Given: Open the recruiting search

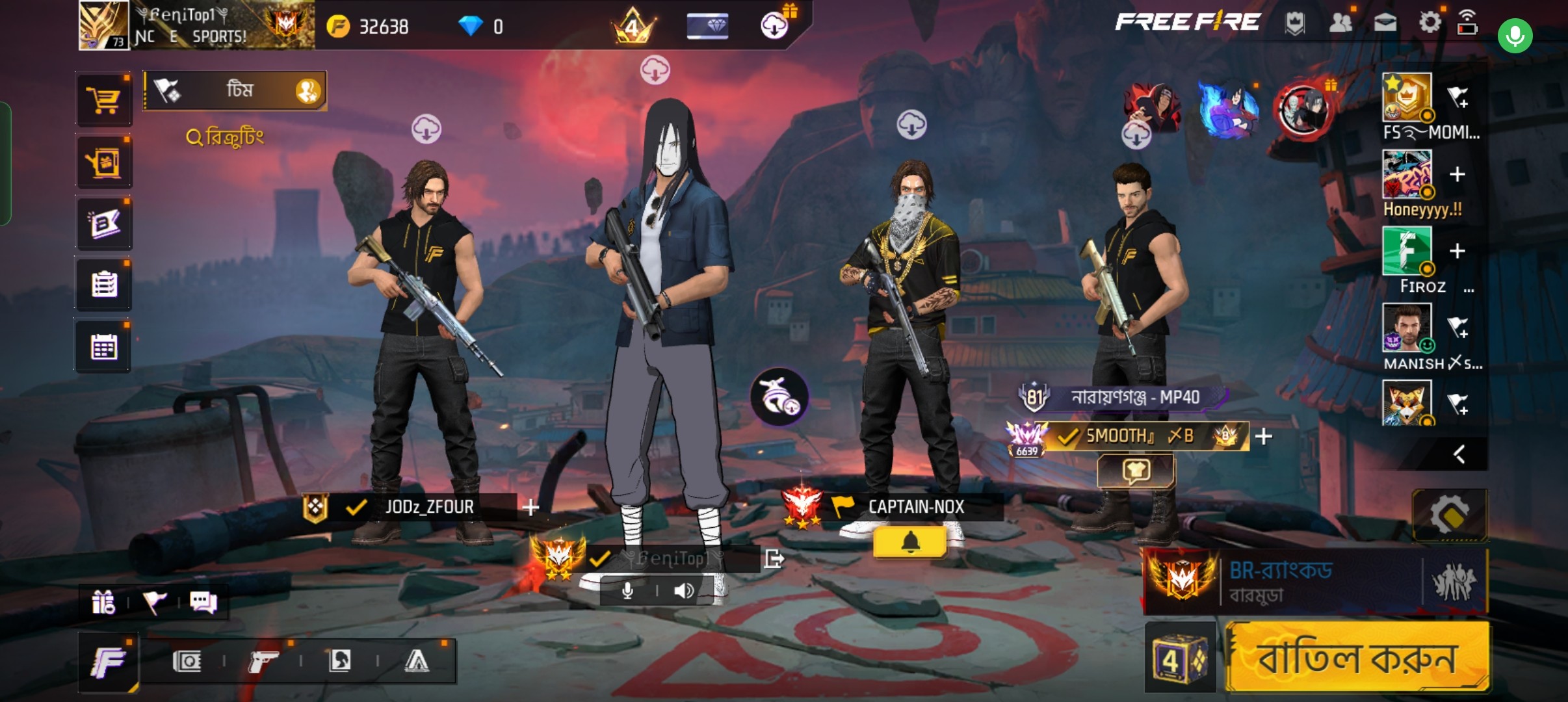Looking at the screenshot, I should (226, 136).
